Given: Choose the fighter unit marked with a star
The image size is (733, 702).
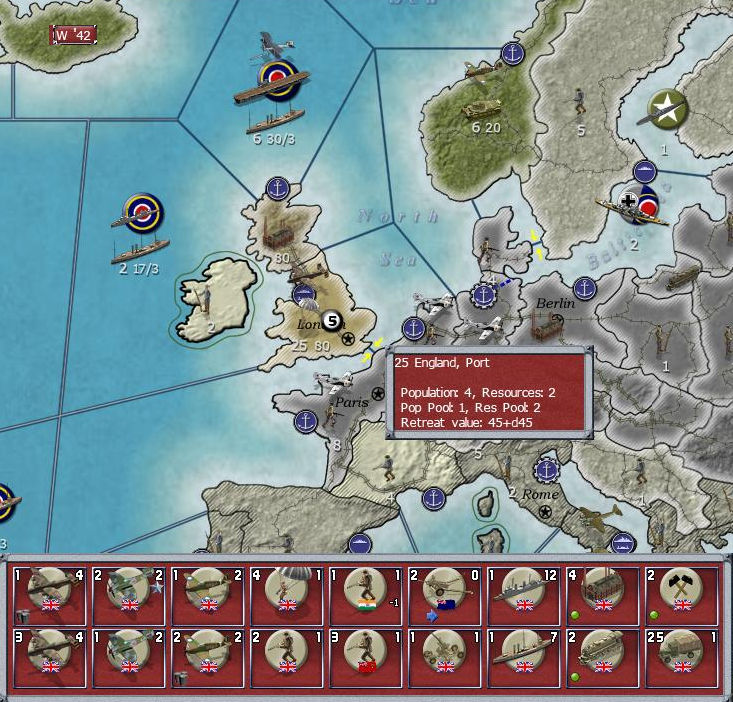Looking at the screenshot, I should 128,595.
